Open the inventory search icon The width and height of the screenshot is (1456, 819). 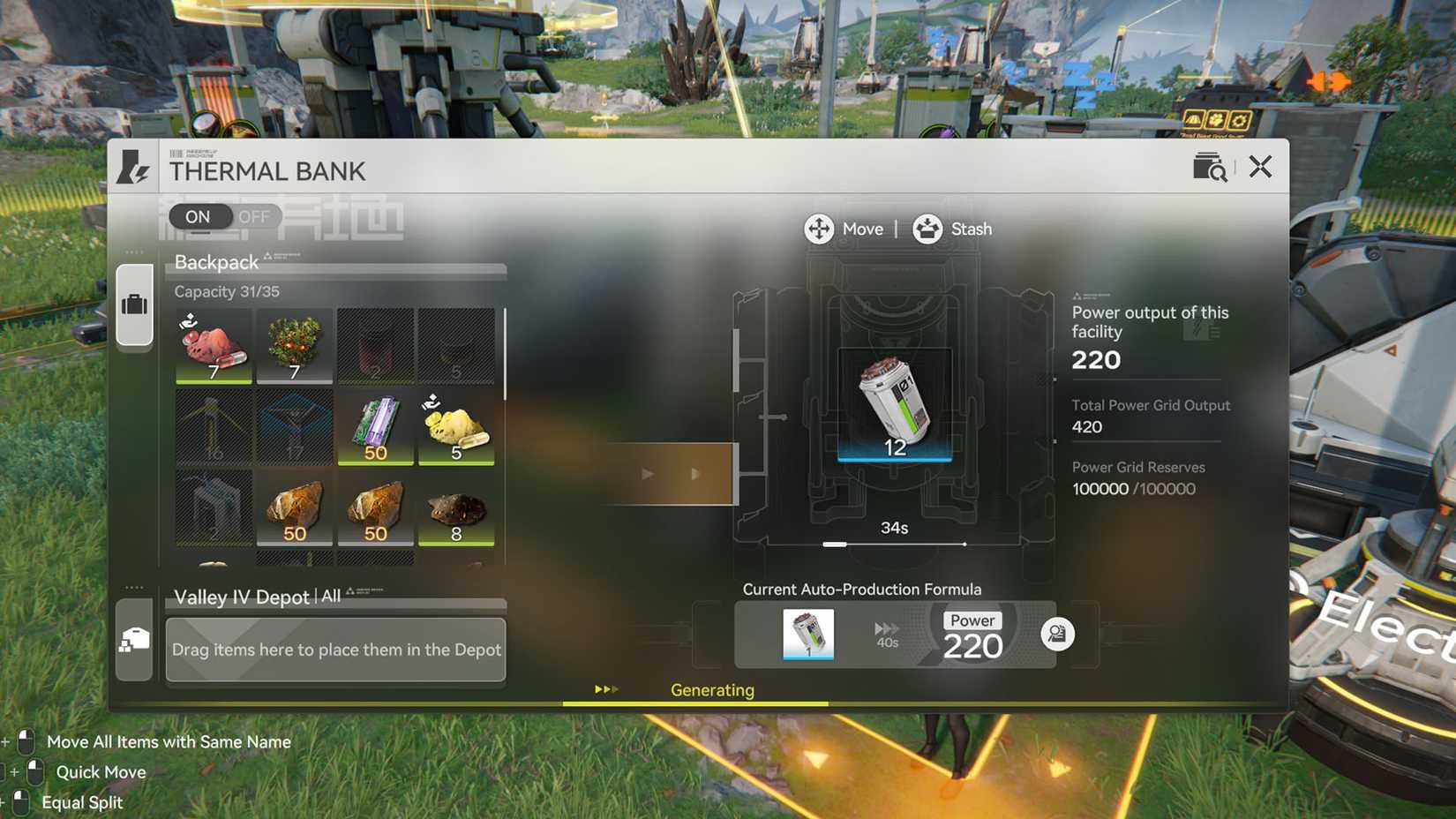(1210, 166)
